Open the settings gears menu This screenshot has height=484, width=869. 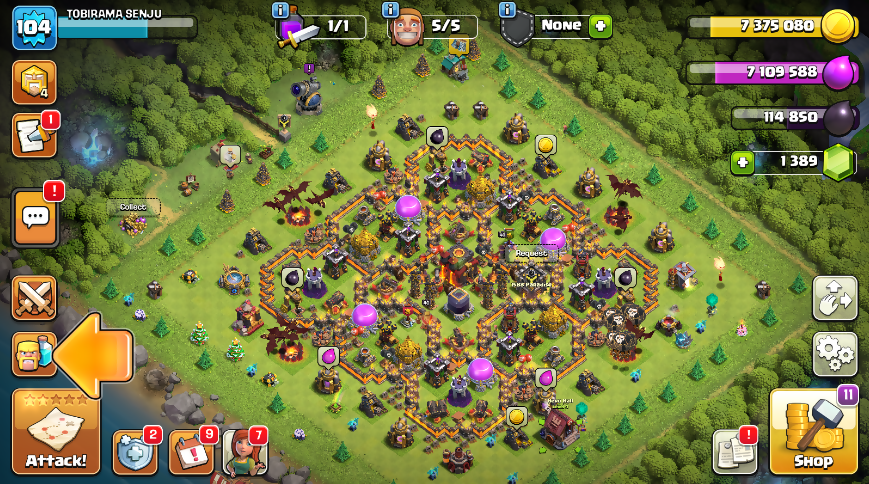coord(834,353)
